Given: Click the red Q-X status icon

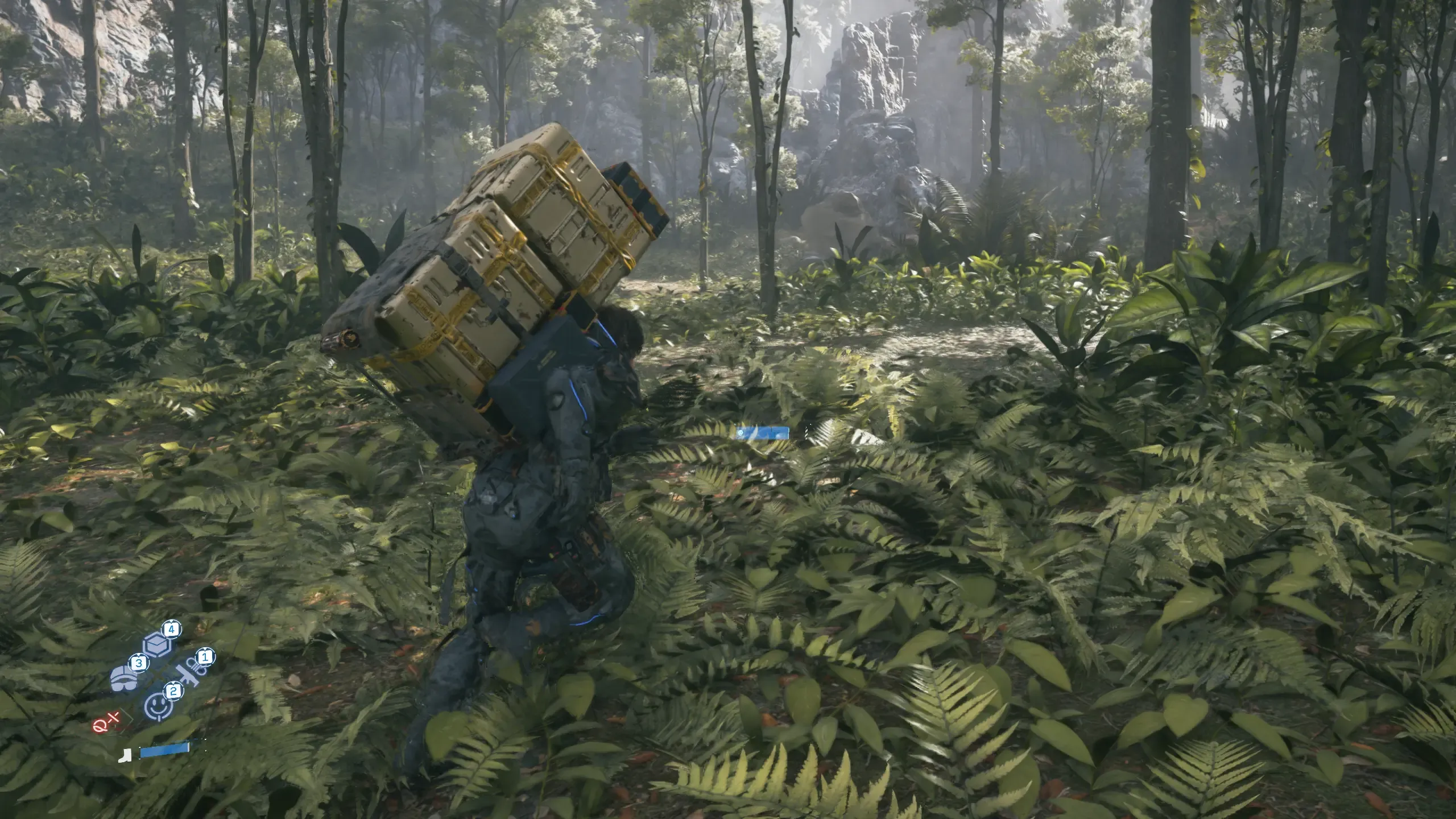Looking at the screenshot, I should 107,725.
